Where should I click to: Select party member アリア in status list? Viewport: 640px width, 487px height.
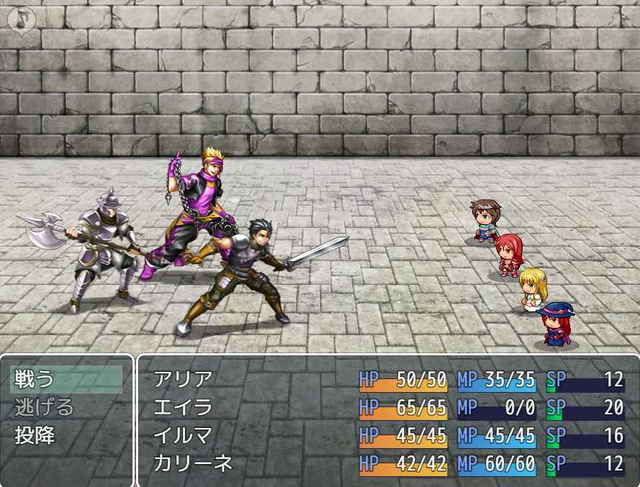tap(182, 379)
